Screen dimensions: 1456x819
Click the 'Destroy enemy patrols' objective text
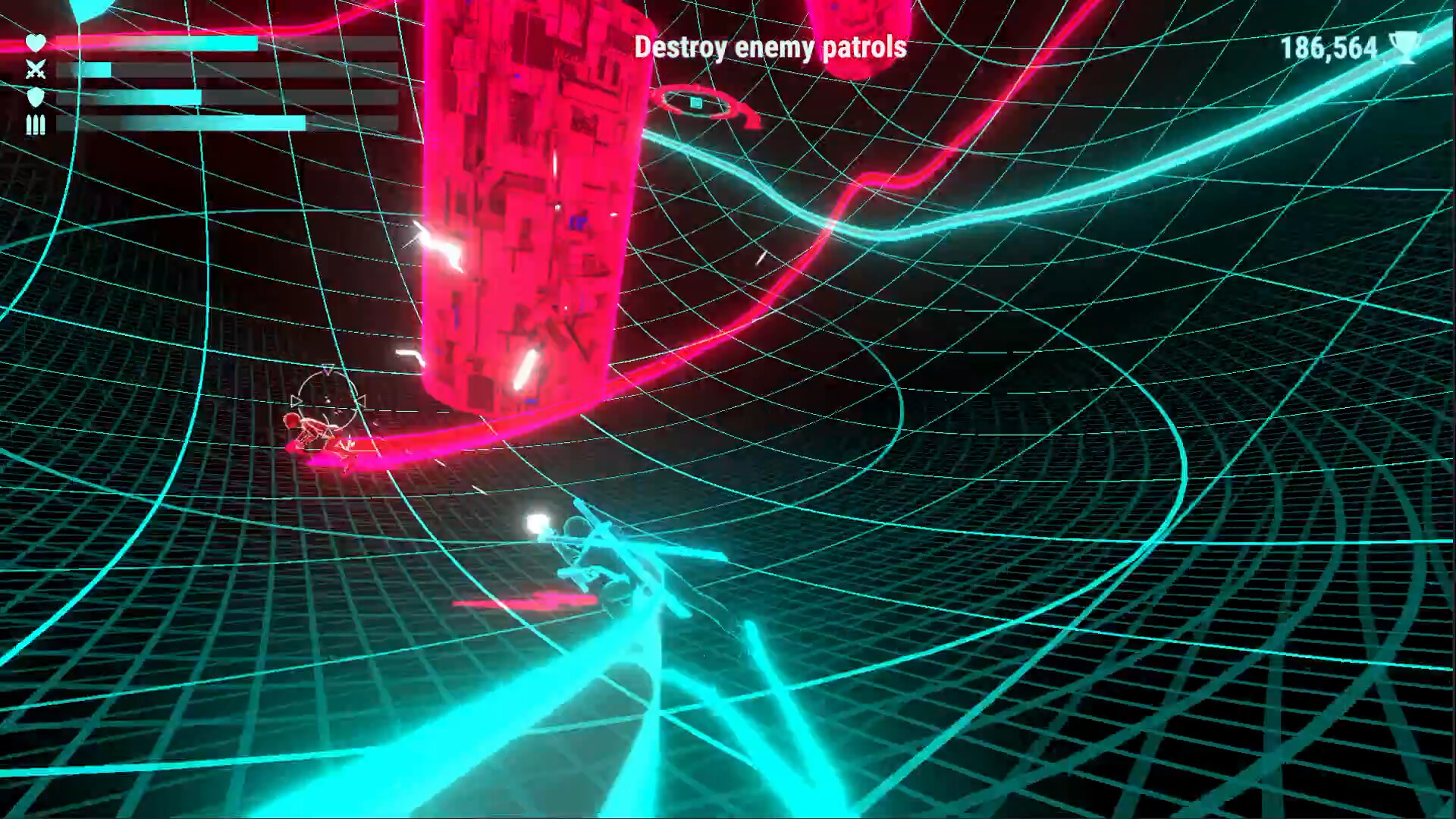[771, 47]
